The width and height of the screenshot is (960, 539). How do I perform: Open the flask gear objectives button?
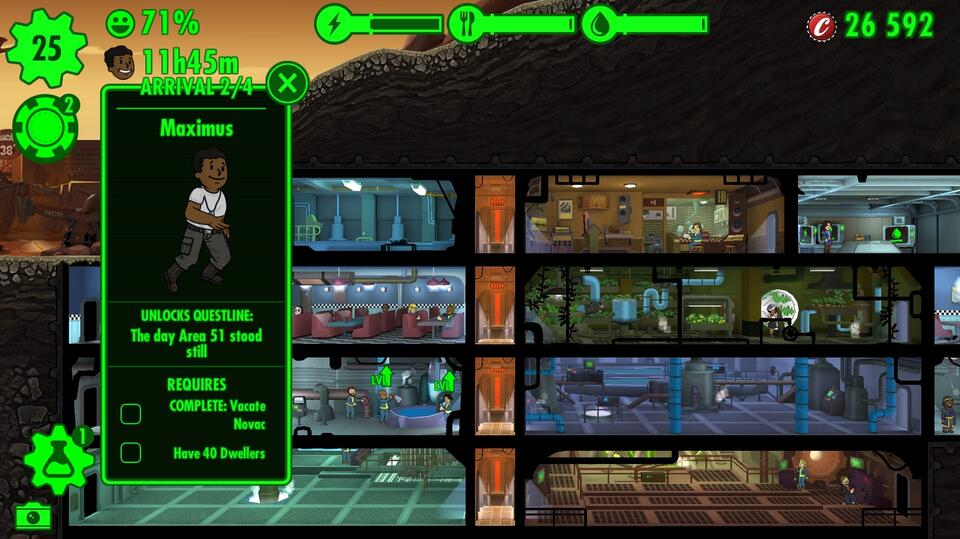[57, 461]
